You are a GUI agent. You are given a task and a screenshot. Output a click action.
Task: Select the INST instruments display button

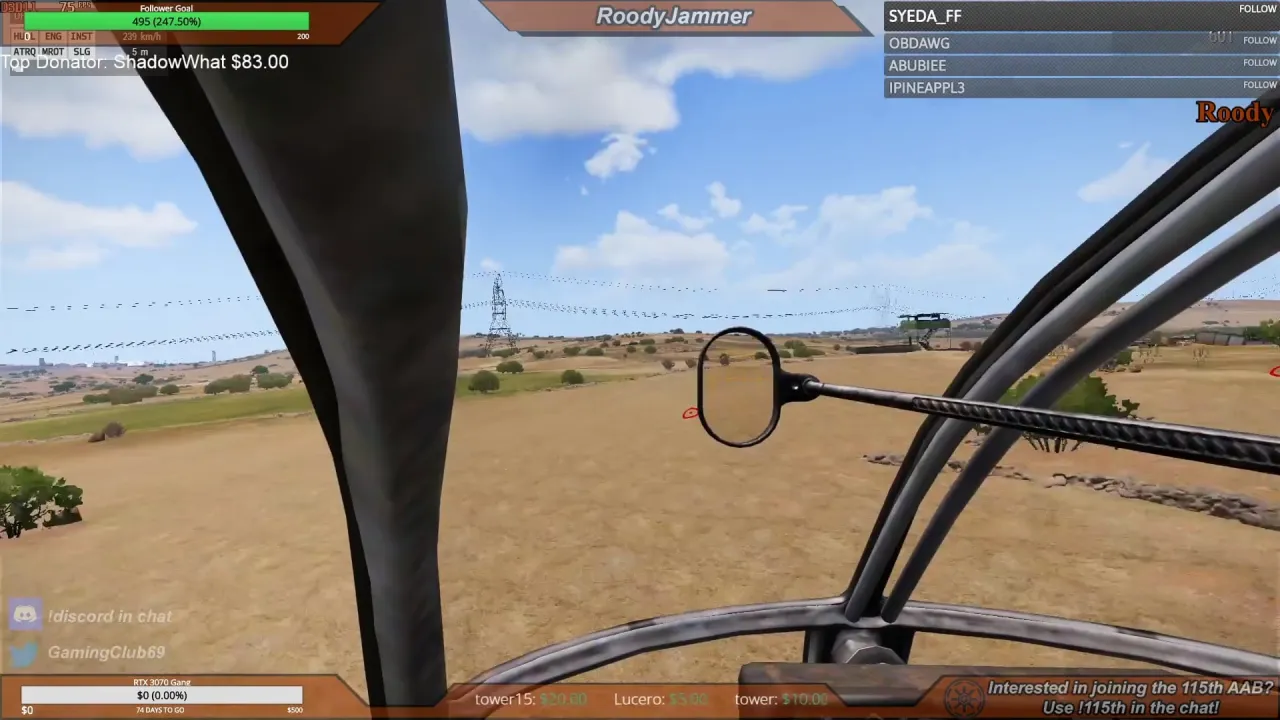tap(81, 36)
